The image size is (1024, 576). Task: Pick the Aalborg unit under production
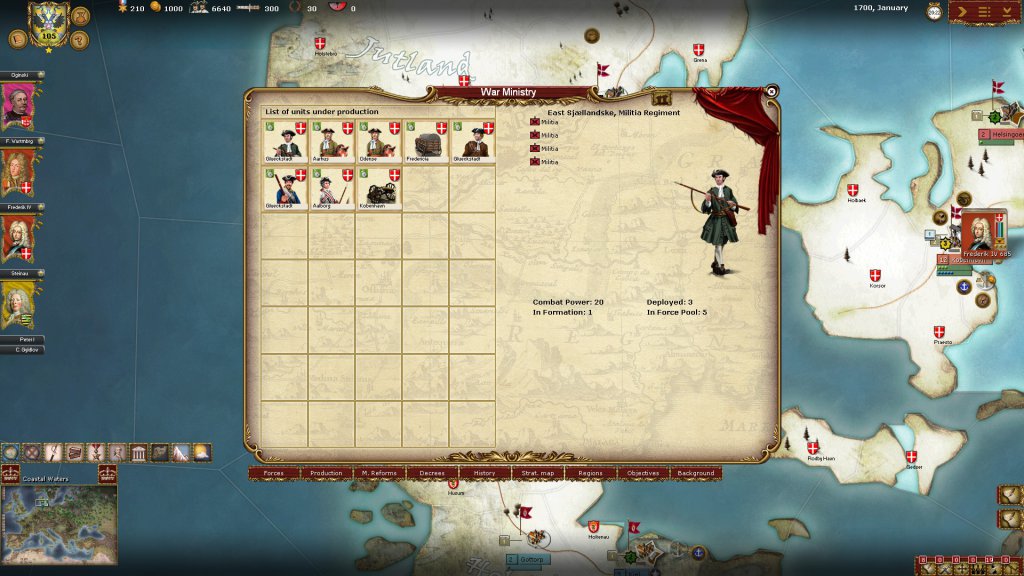point(332,188)
